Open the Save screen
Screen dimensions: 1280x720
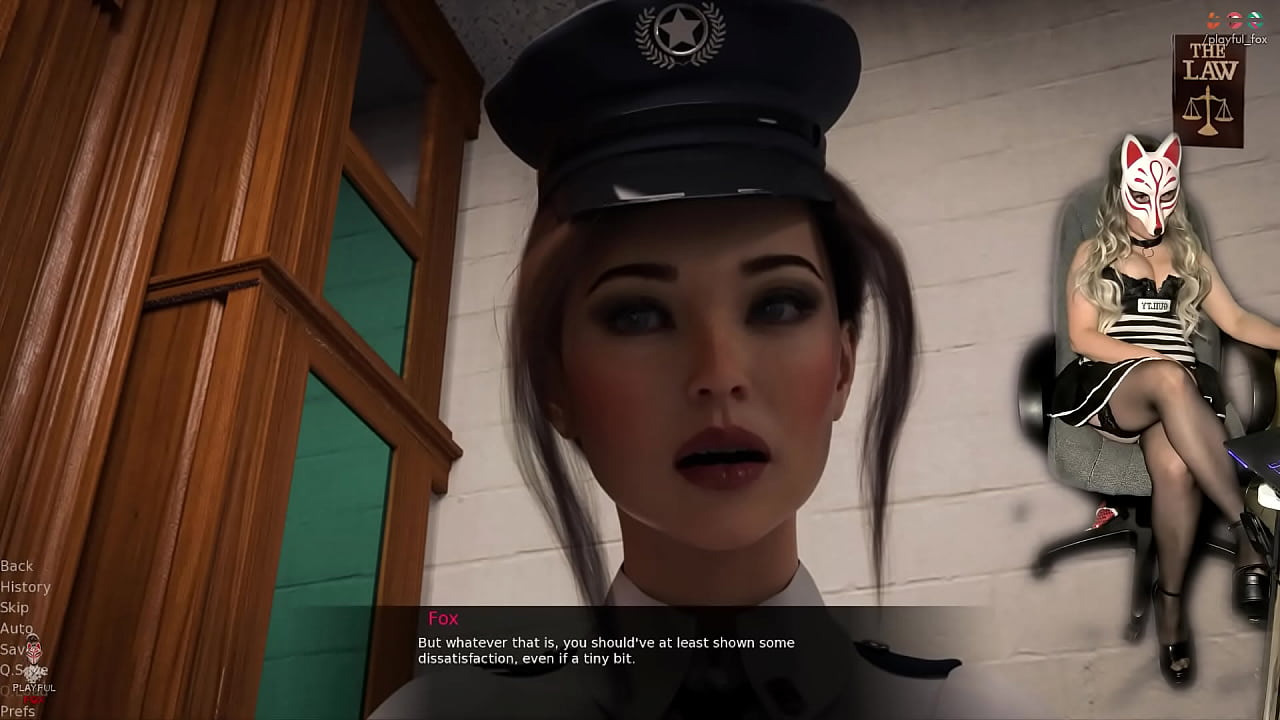click(x=16, y=649)
